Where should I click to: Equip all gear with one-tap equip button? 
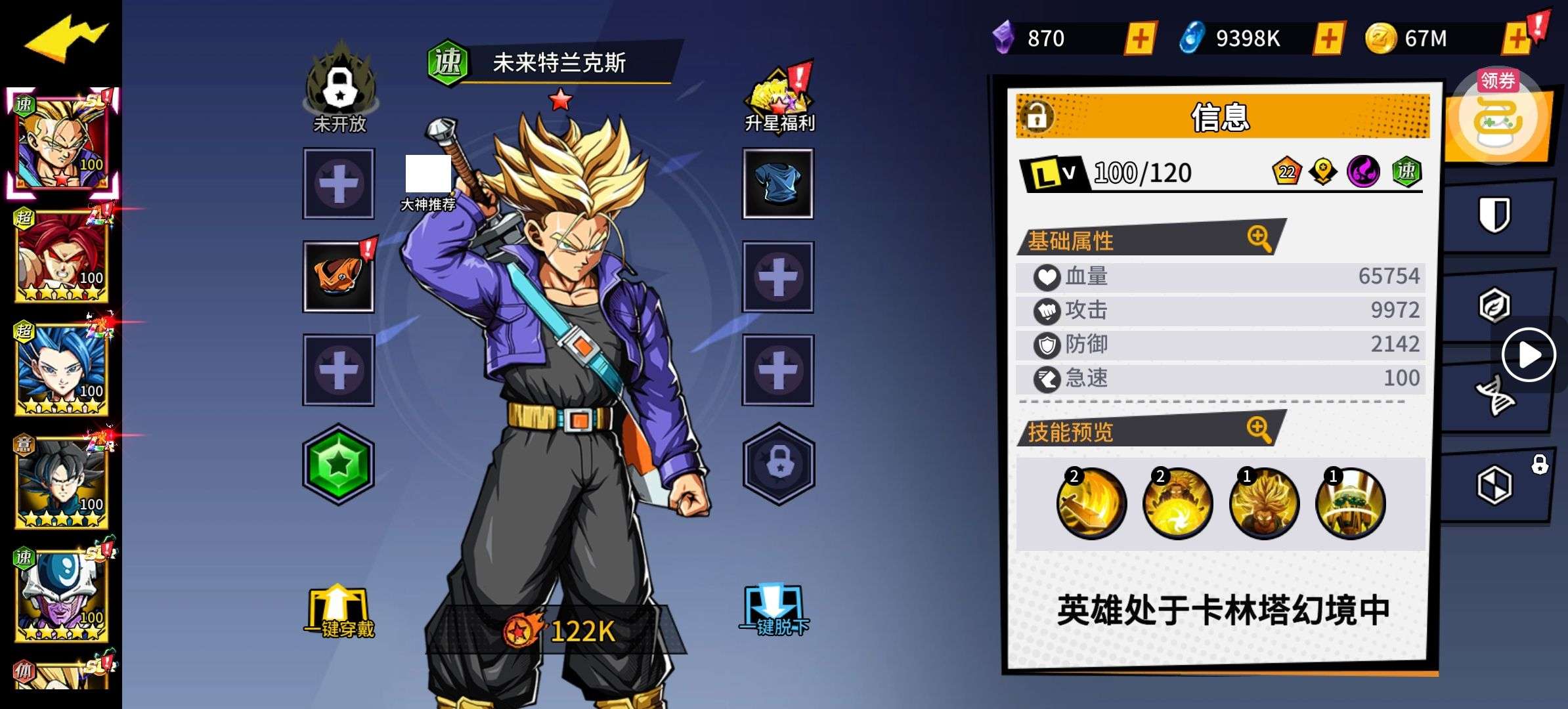click(339, 613)
